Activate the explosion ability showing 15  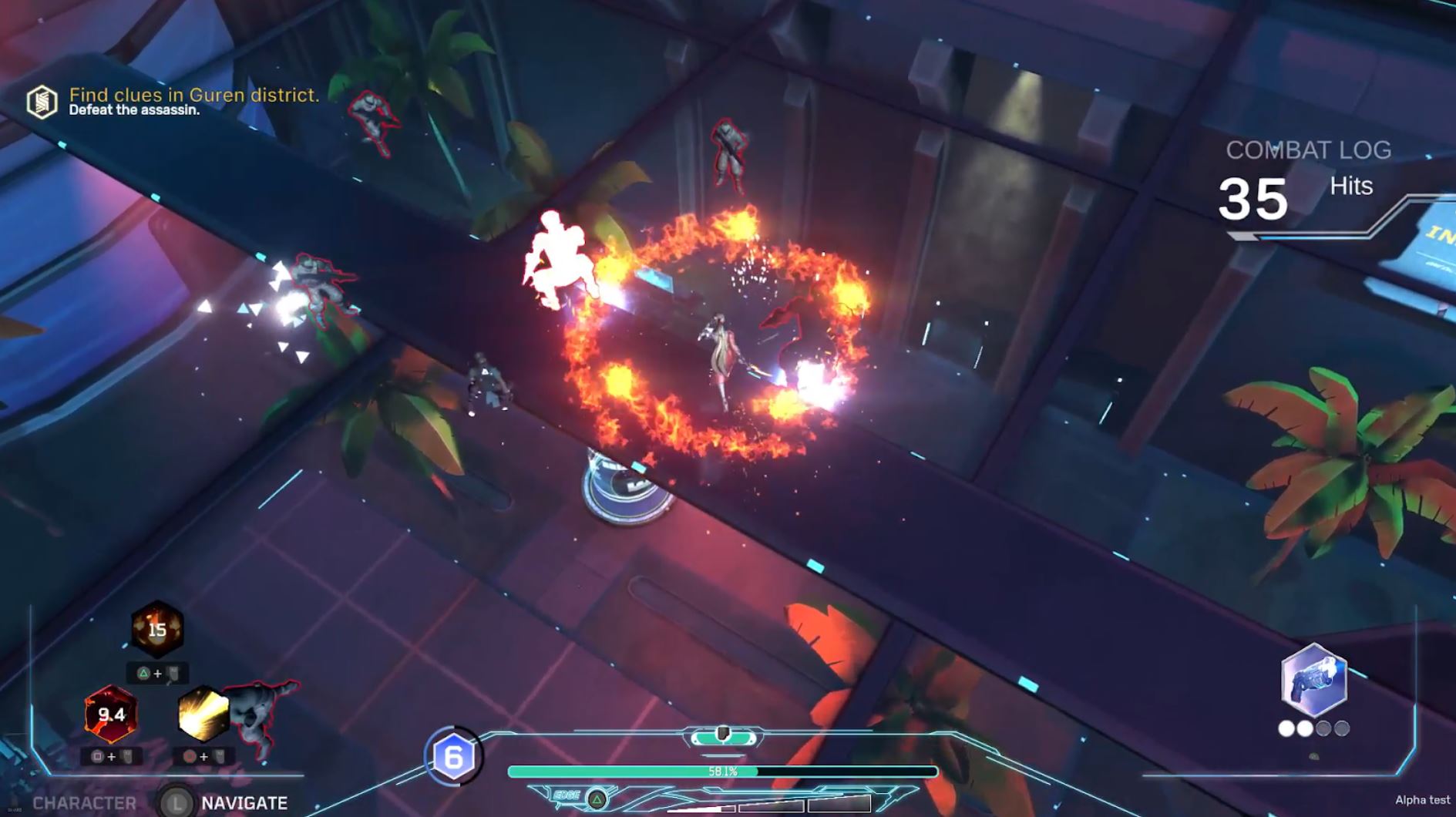tap(157, 630)
